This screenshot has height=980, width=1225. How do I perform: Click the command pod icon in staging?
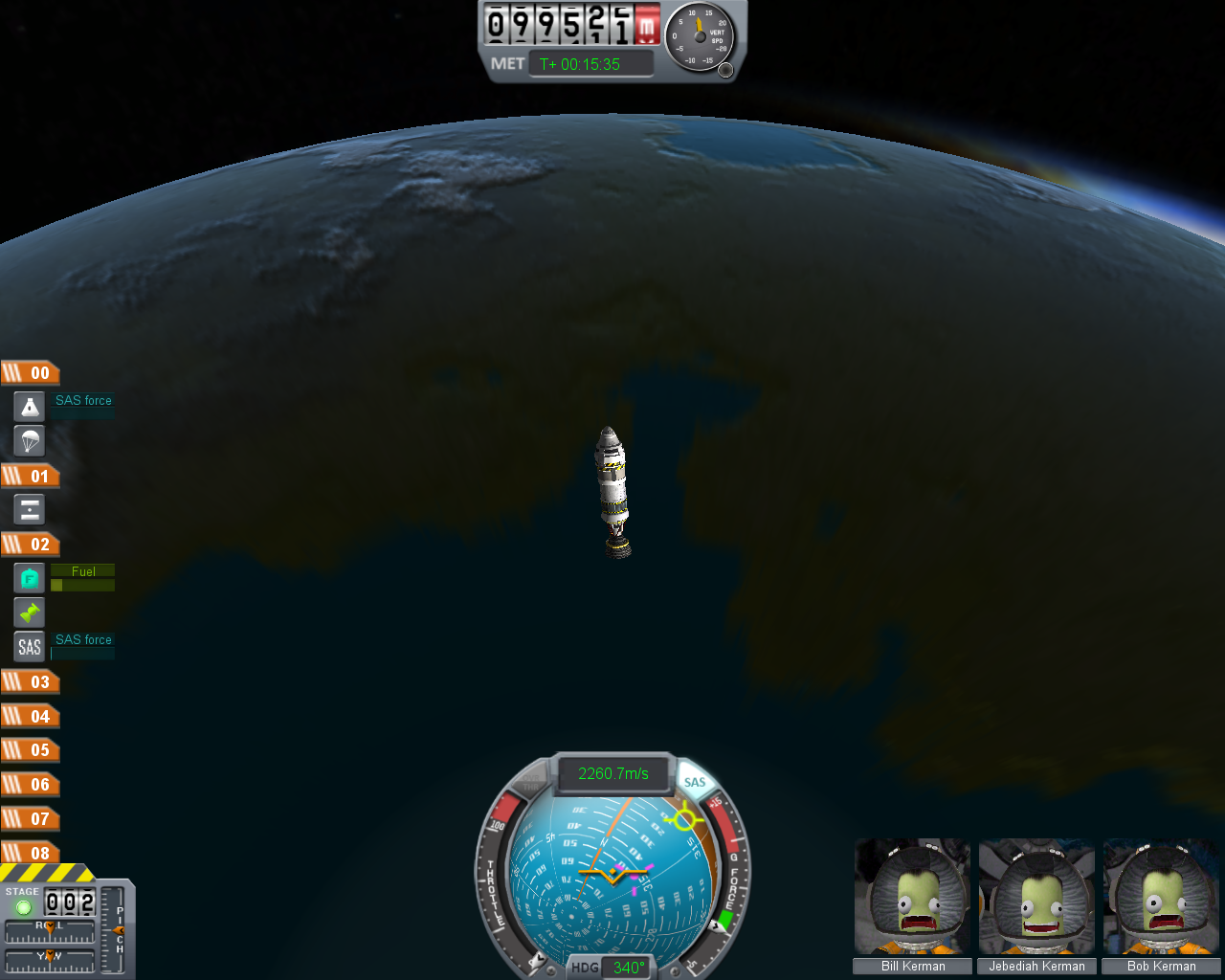(30, 407)
